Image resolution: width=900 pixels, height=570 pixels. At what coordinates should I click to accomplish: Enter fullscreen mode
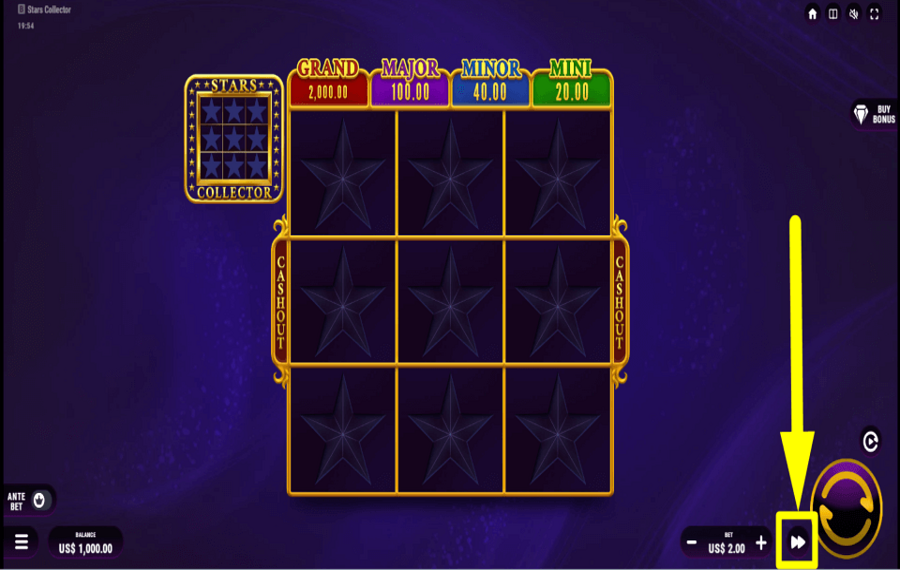click(x=875, y=14)
